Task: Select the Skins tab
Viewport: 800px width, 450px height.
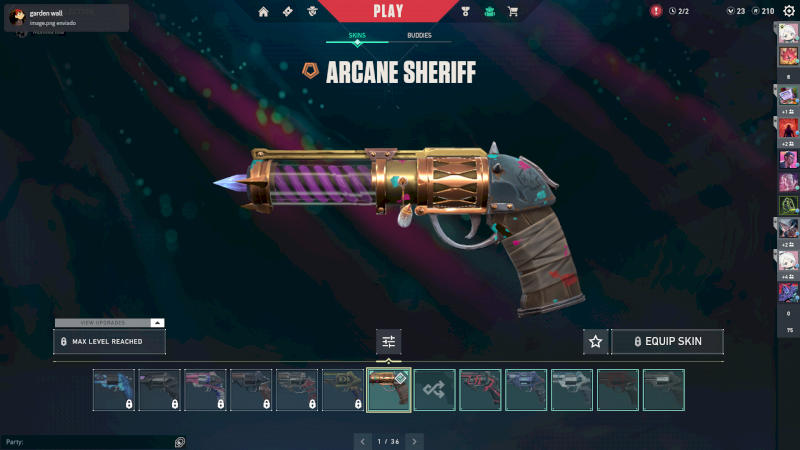Action: coord(357,36)
